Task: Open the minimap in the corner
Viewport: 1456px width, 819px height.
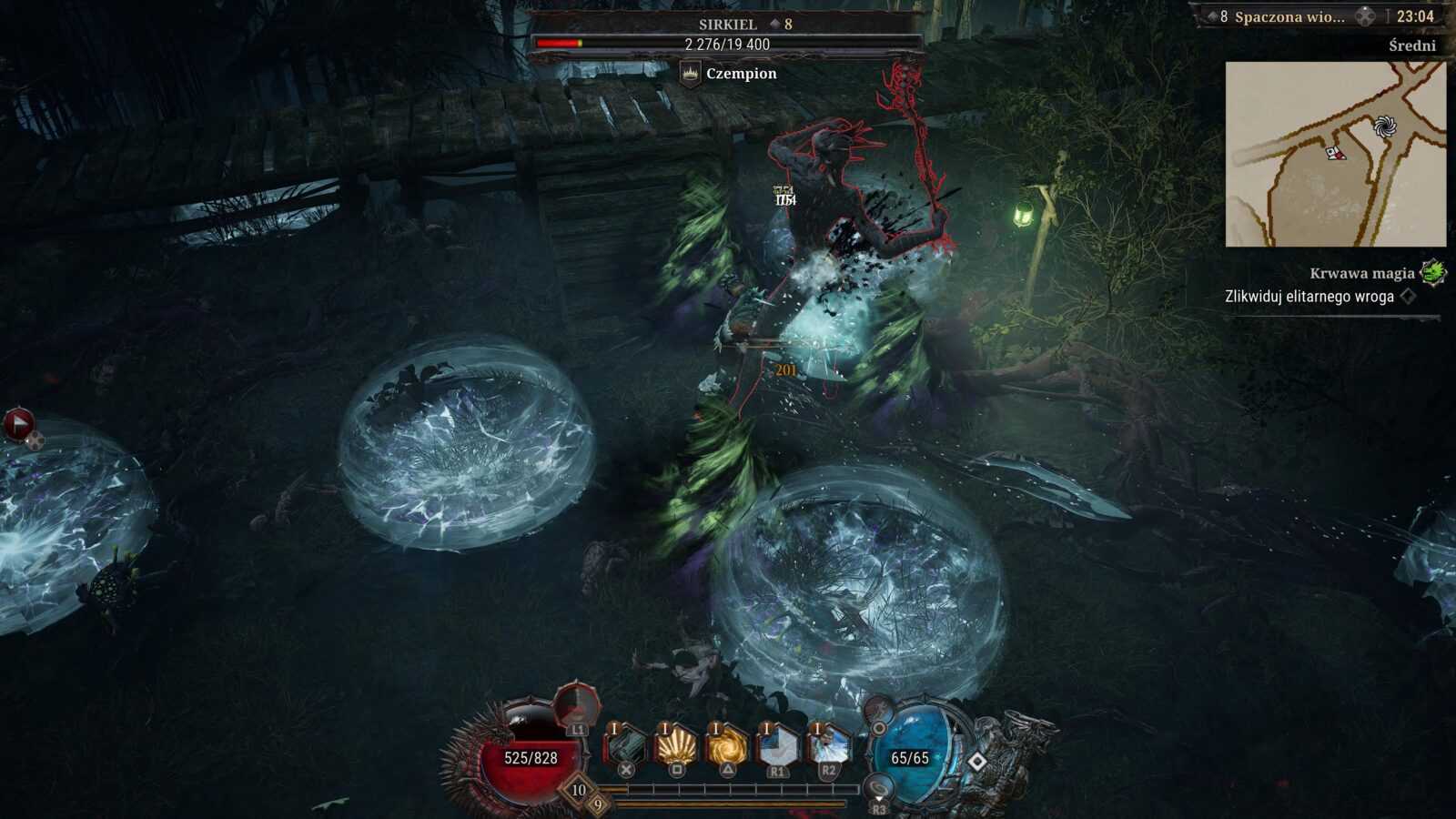Action: 1335,154
